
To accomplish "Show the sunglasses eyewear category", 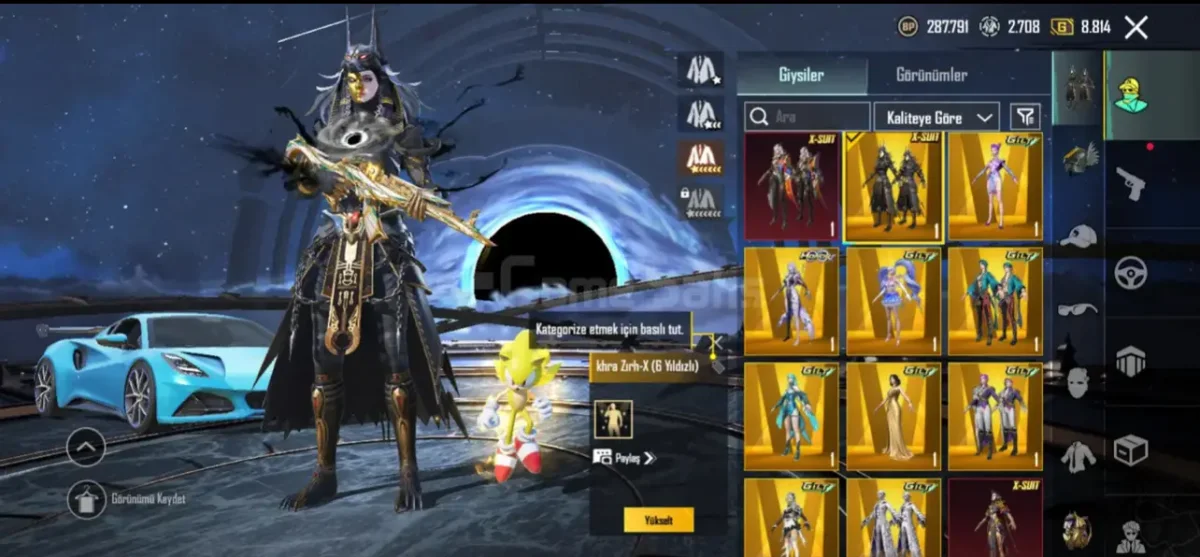I will (1078, 308).
